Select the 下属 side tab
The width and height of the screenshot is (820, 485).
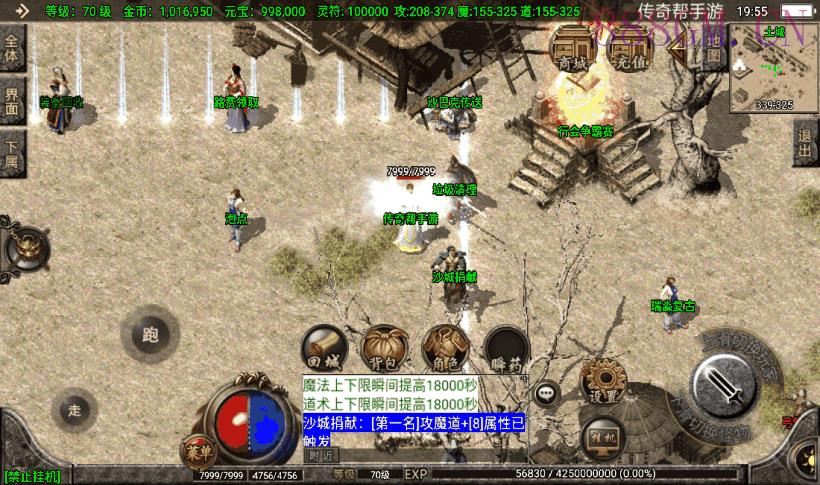coord(12,154)
